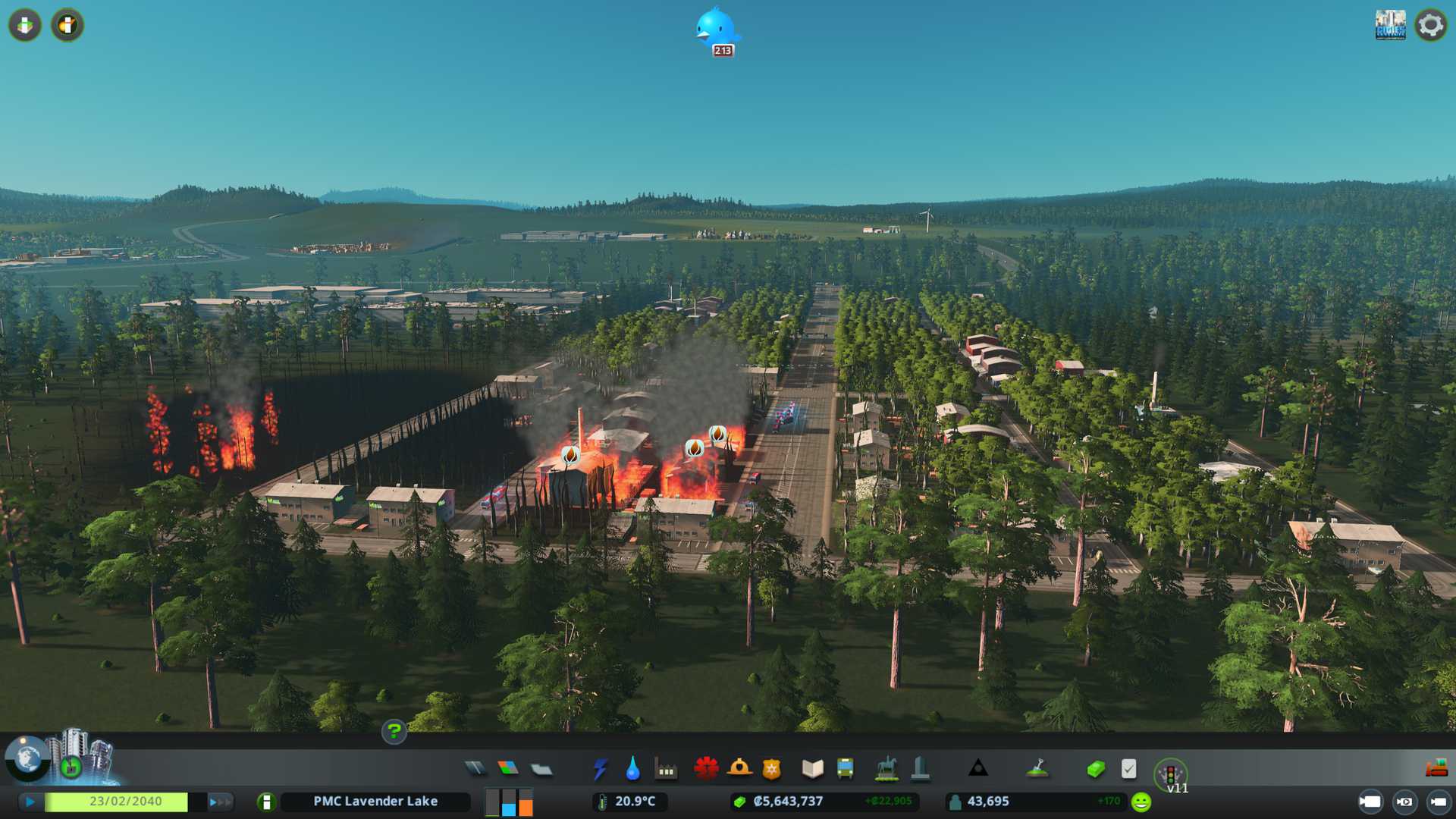
Task: Open the traffic light mod button
Action: pos(1170,773)
